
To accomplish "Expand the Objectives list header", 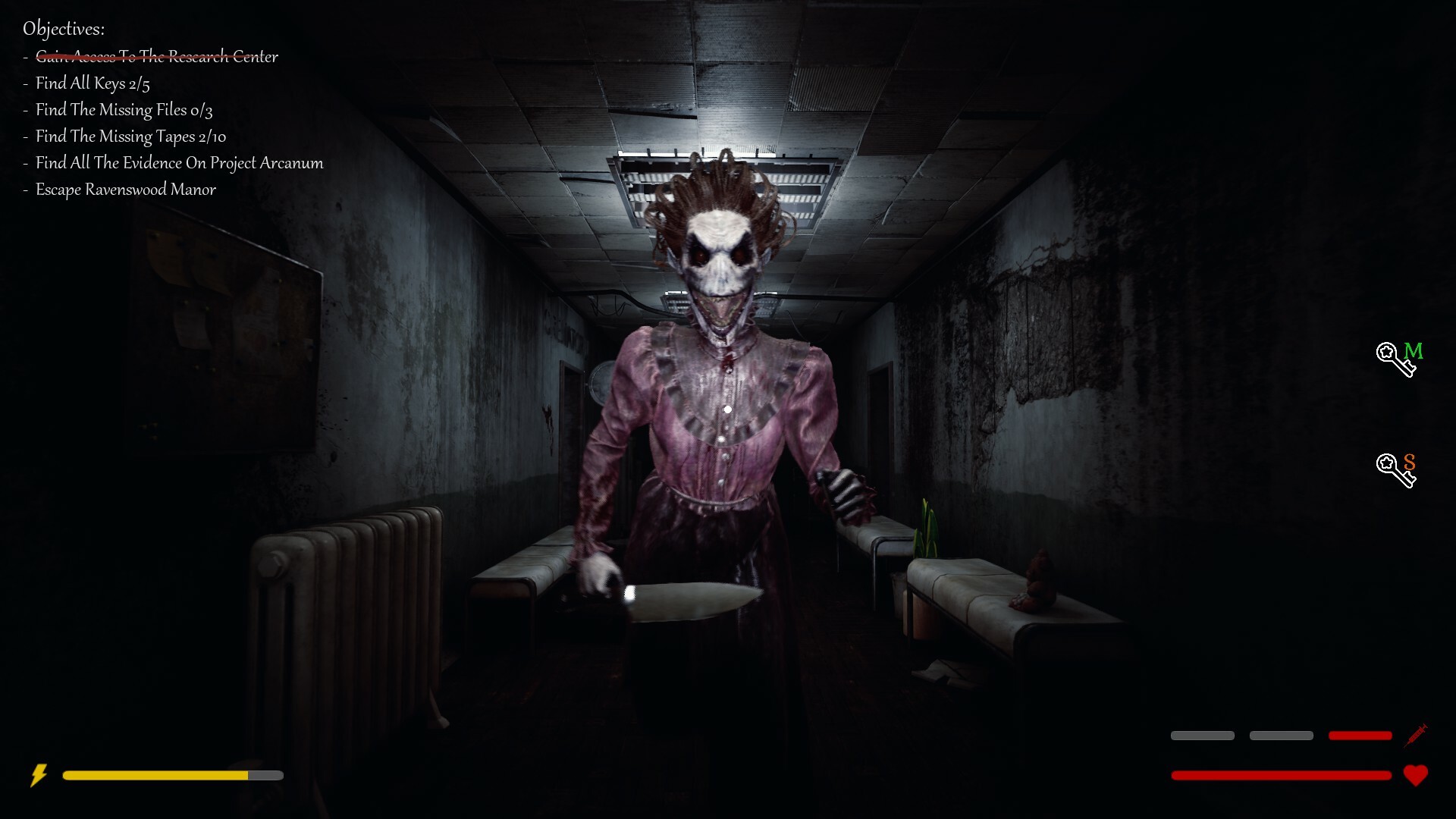I will tap(65, 29).
